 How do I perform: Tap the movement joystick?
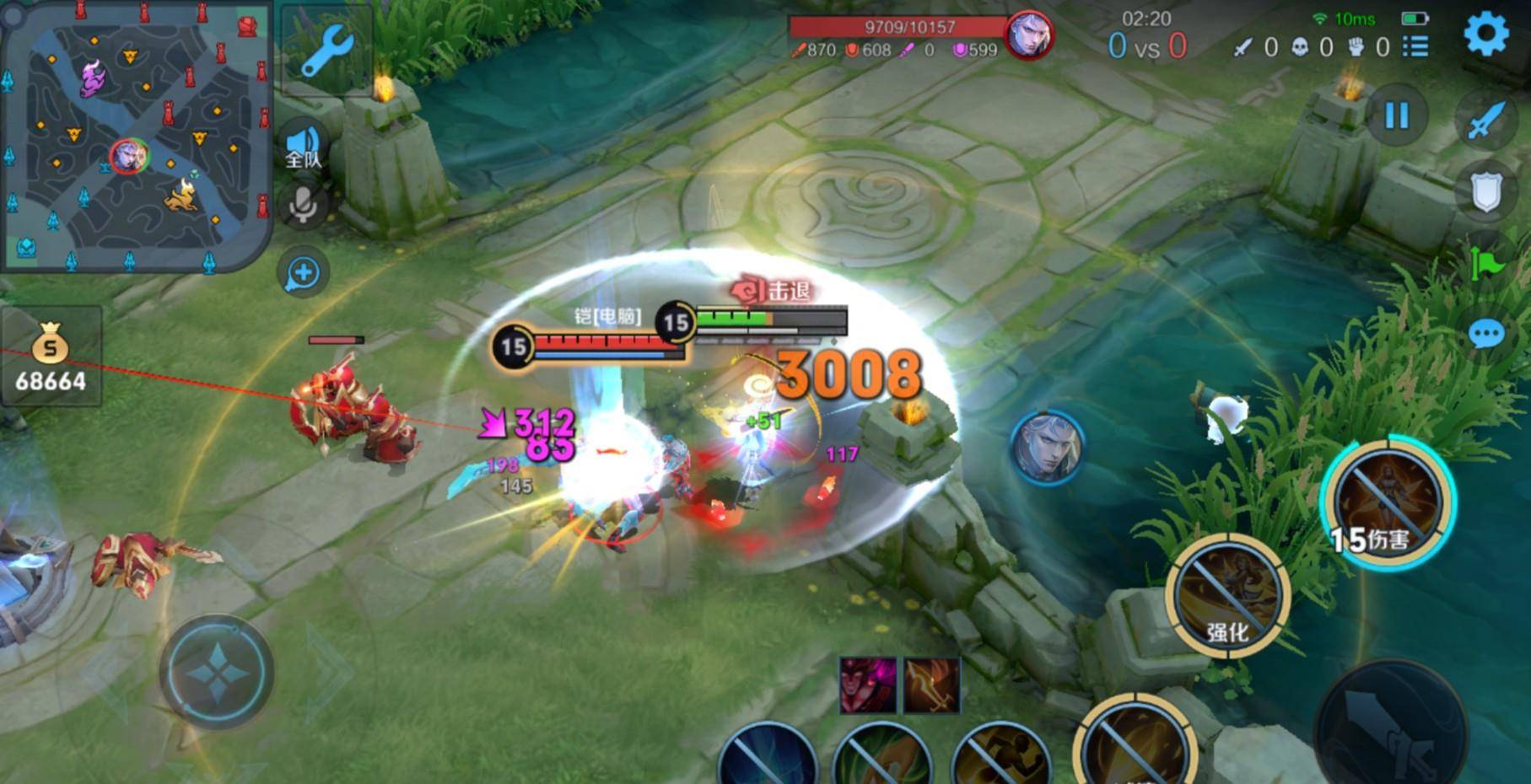point(217,672)
